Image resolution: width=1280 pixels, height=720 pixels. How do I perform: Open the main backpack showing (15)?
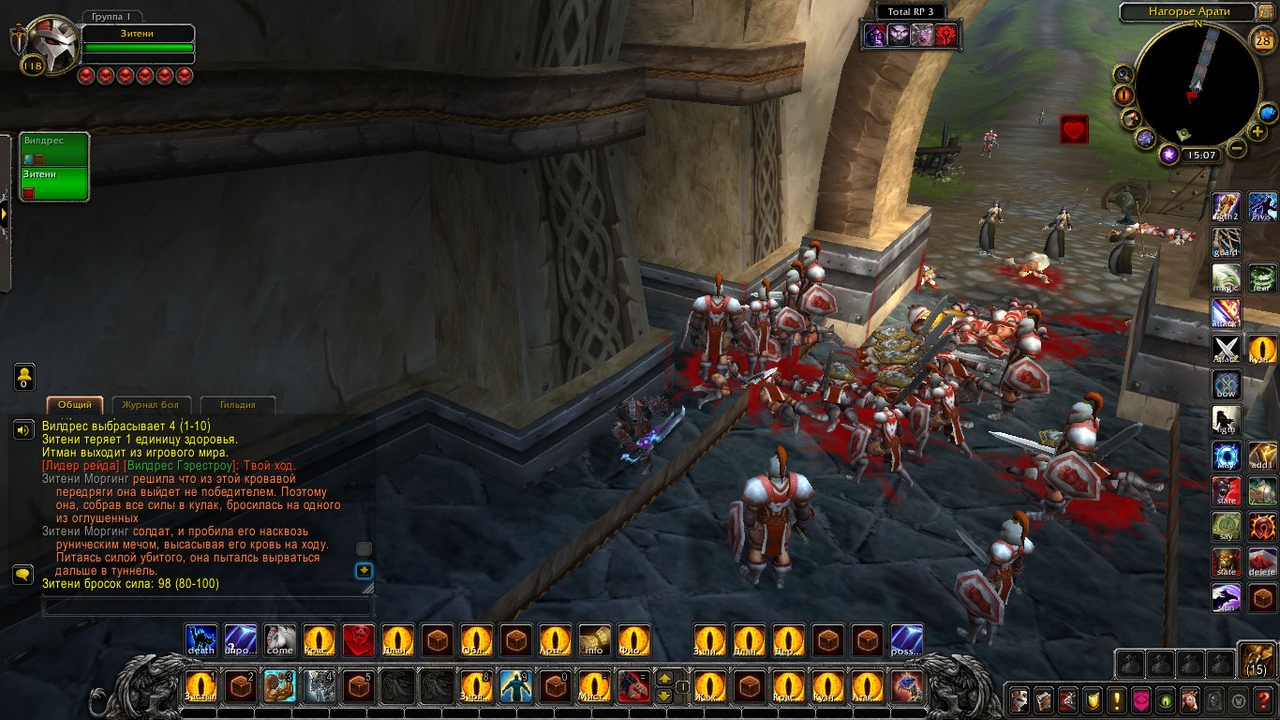coord(1256,661)
